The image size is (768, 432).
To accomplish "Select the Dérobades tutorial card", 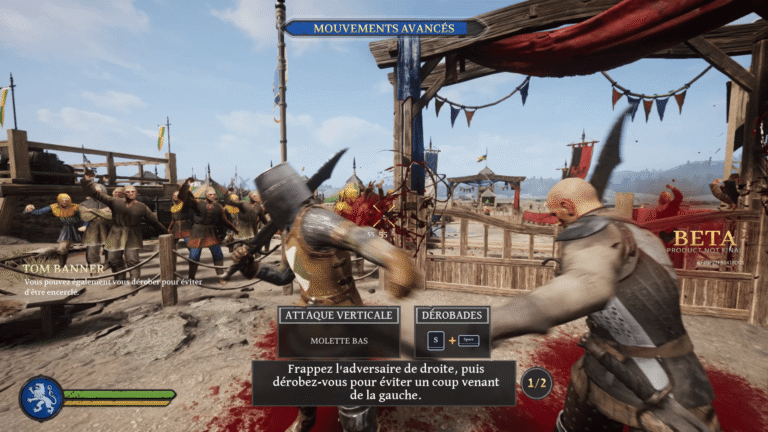I will pos(452,331).
